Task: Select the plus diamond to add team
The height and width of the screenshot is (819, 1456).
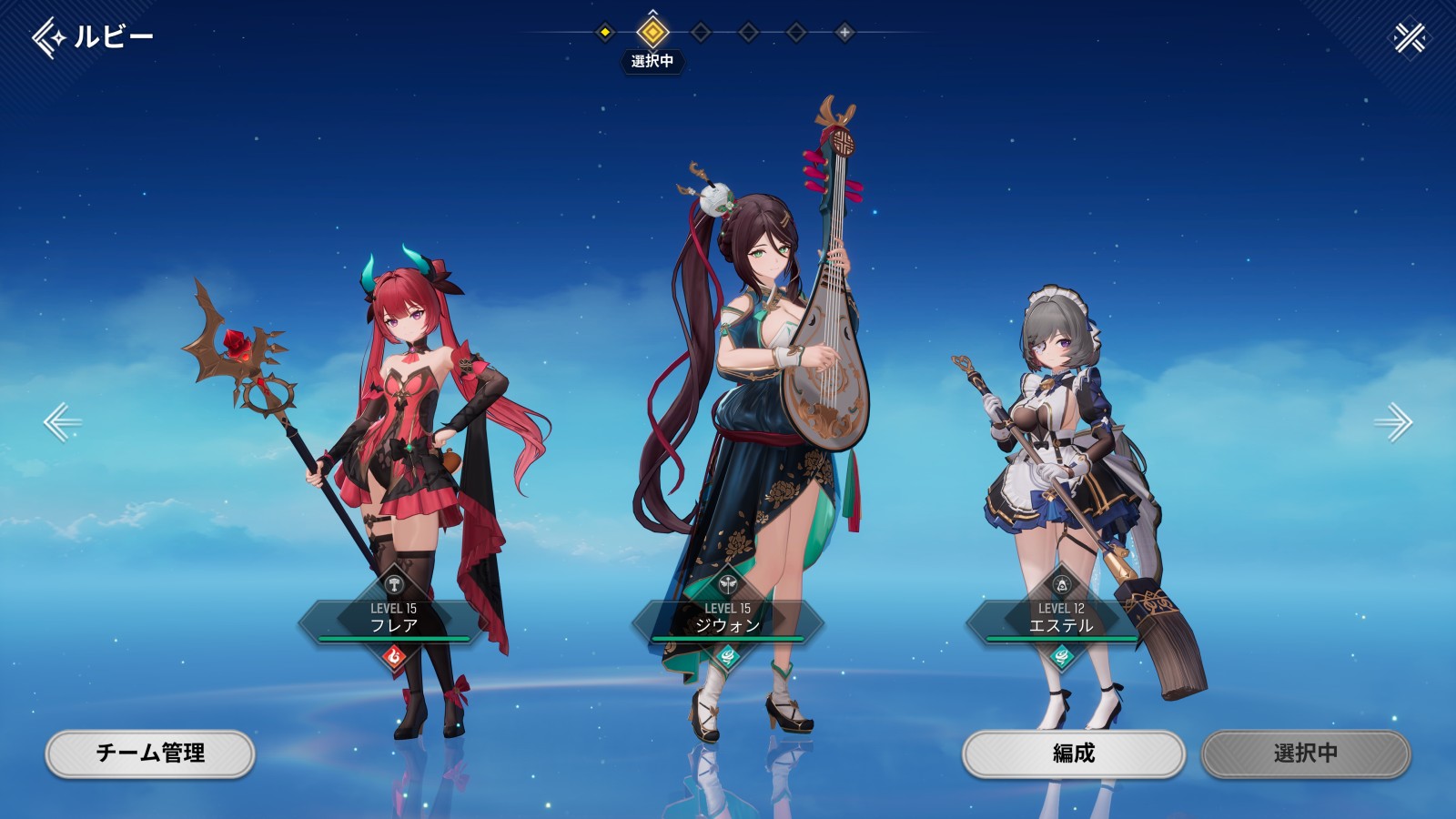Action: [844, 33]
